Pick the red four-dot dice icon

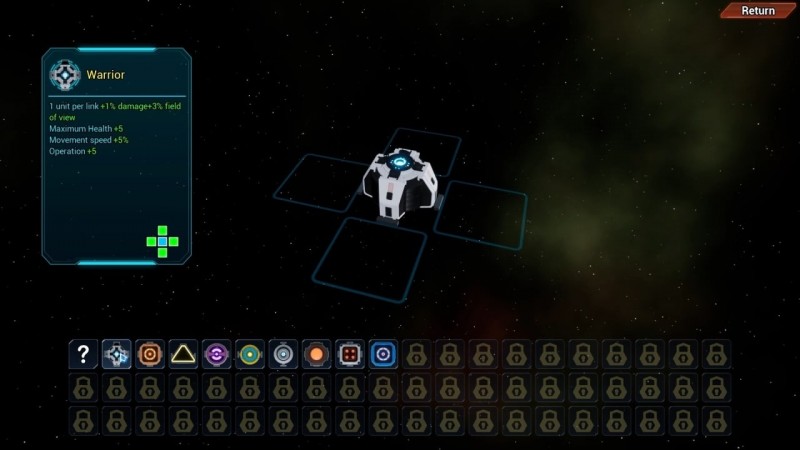click(350, 354)
